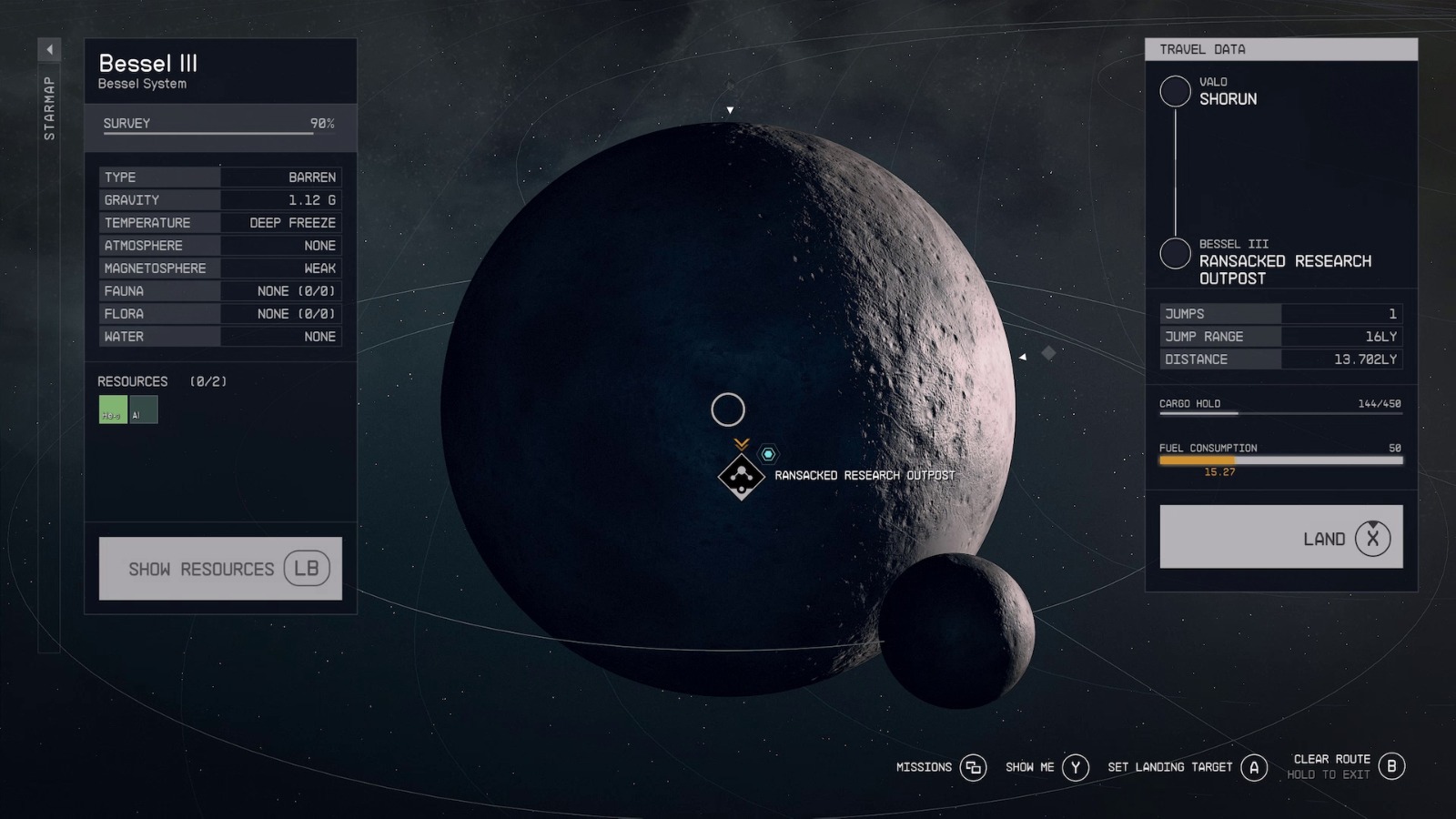
Task: Click the Show Me Y button icon
Action: (1075, 767)
